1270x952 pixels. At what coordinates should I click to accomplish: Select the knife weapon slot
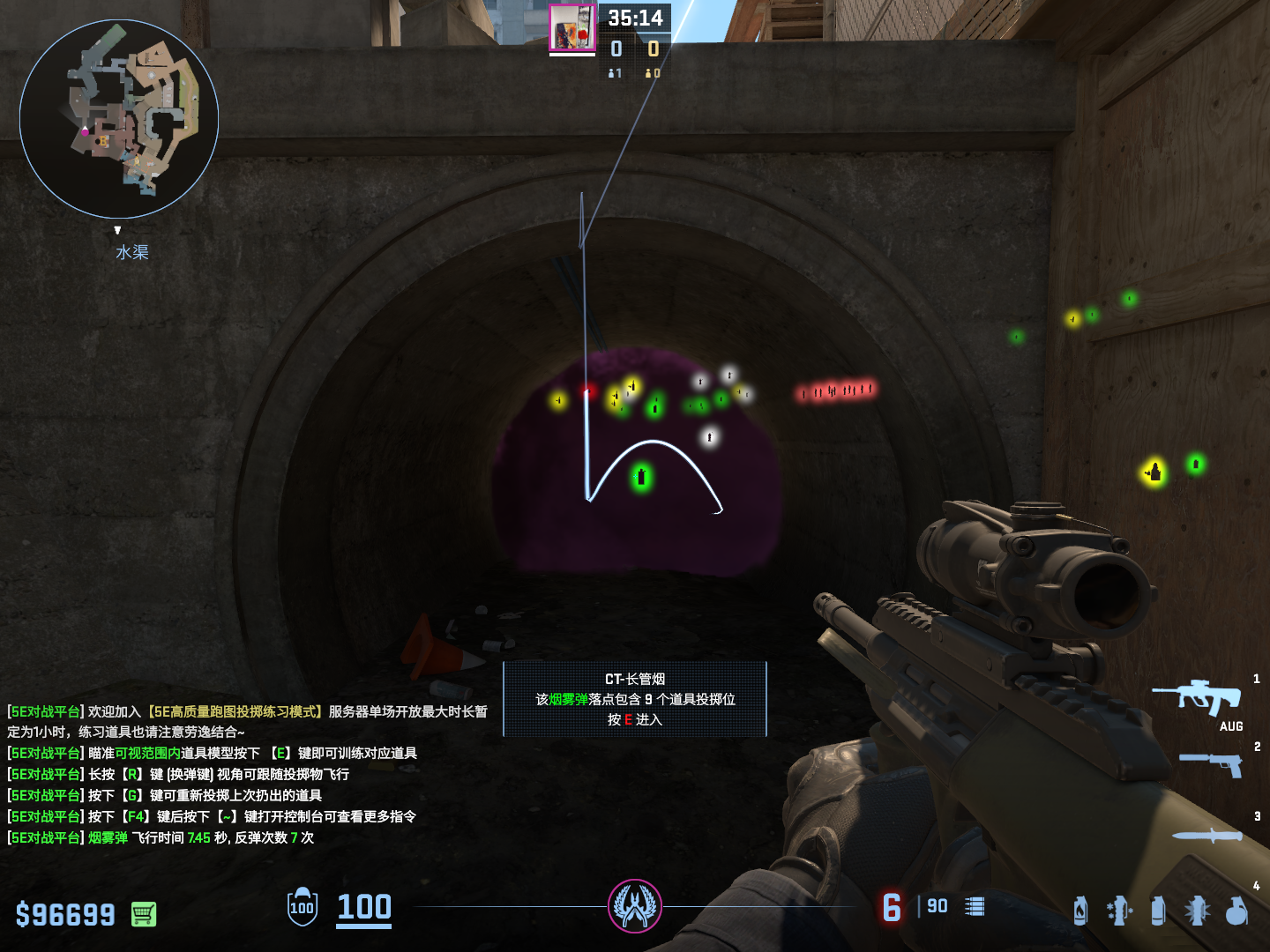[x=1206, y=835]
